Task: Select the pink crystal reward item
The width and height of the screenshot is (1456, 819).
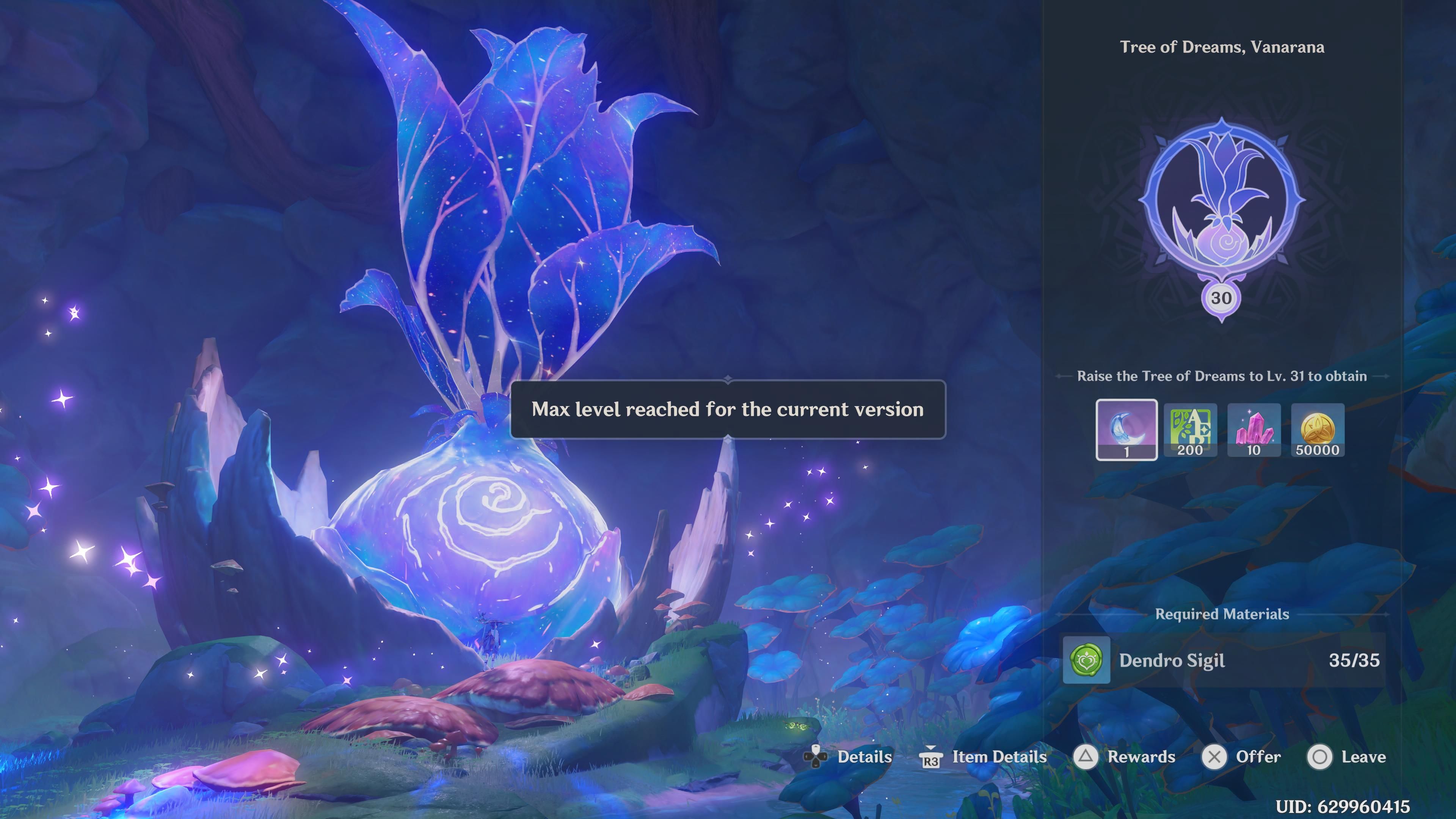Action: tap(1254, 430)
